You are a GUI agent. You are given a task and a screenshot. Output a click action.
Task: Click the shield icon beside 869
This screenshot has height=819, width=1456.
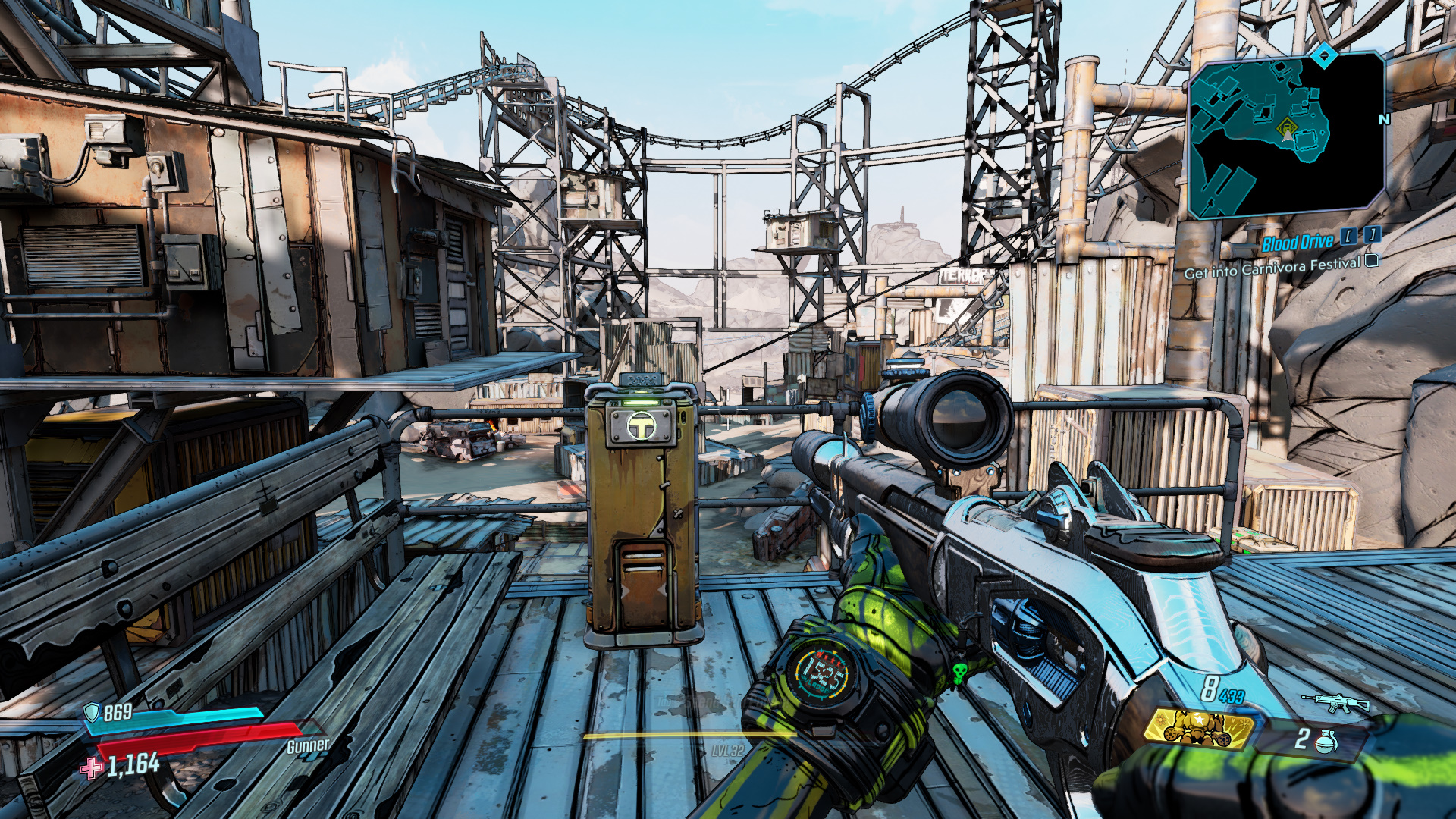pos(92,713)
